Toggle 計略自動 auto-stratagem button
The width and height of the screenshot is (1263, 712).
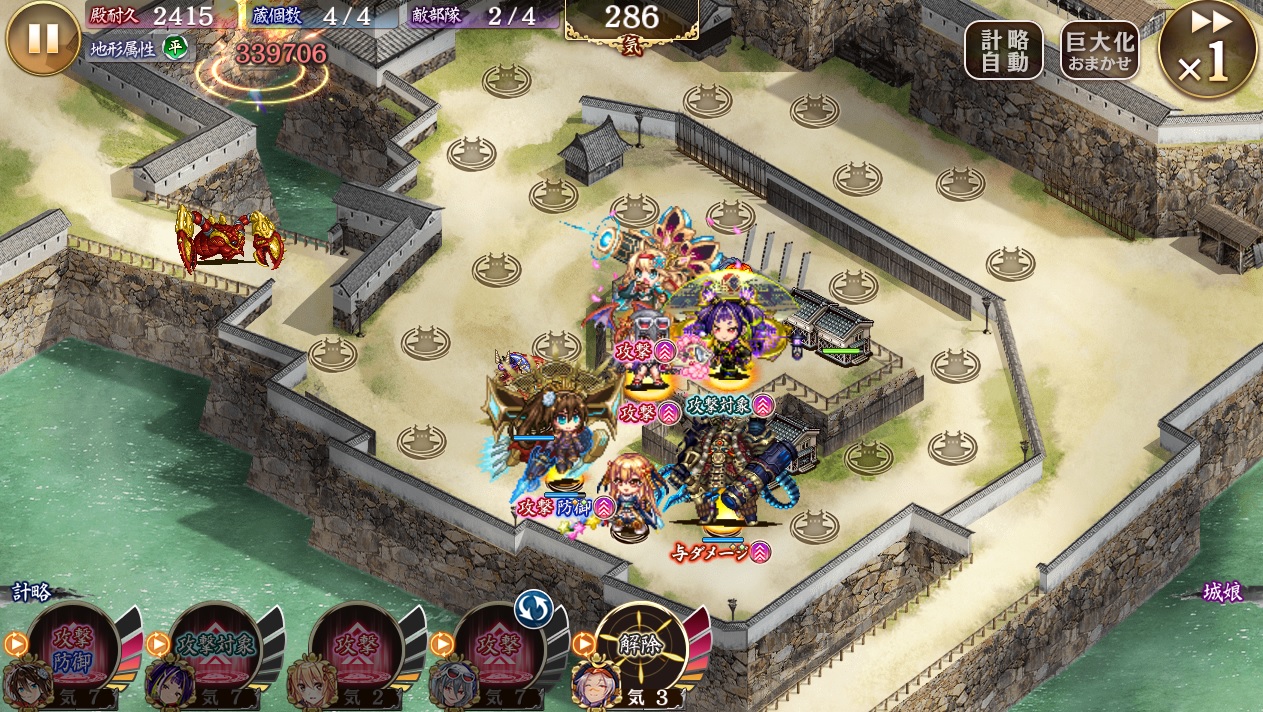click(1003, 50)
